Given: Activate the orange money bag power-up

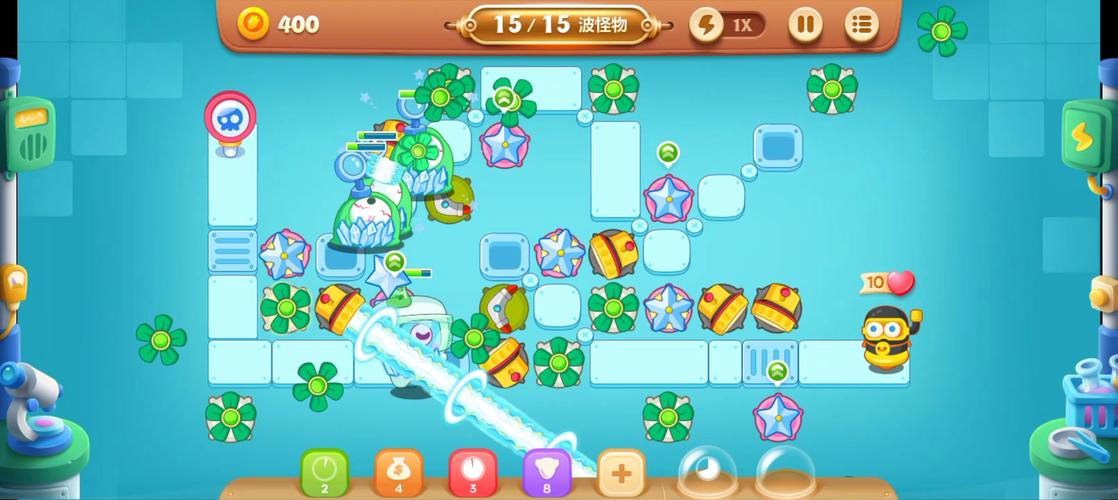Looking at the screenshot, I should (399, 472).
